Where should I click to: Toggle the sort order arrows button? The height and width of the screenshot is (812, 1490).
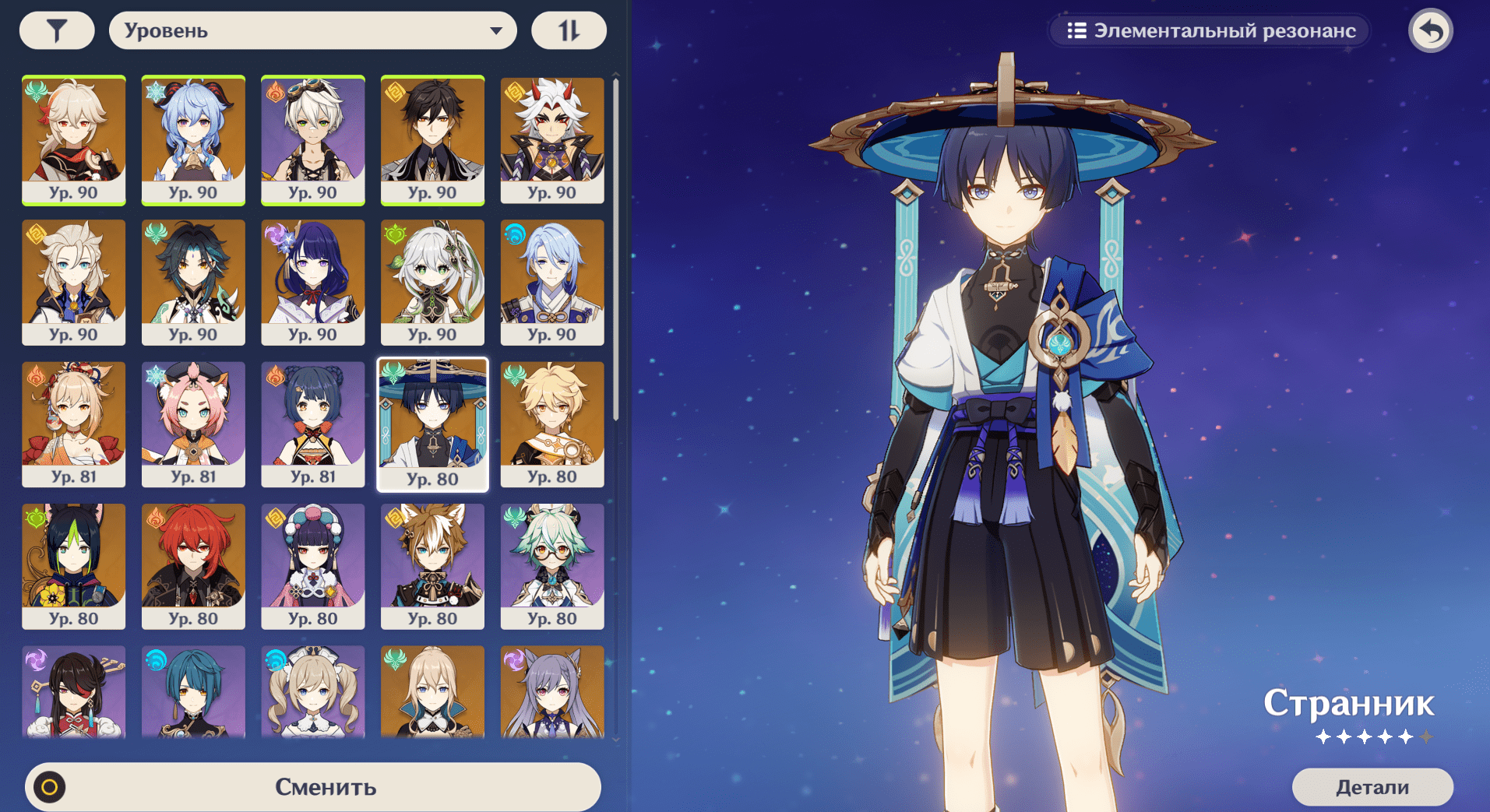pos(569,31)
